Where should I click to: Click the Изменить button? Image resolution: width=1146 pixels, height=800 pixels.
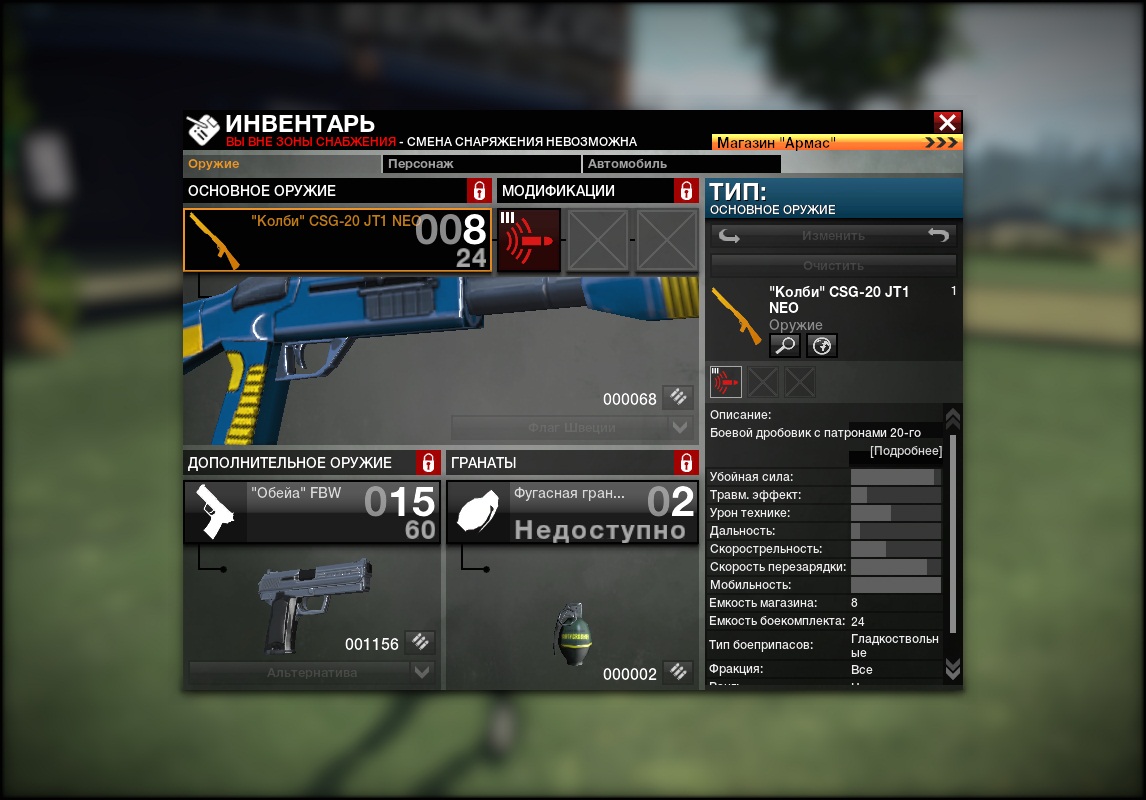coord(833,236)
